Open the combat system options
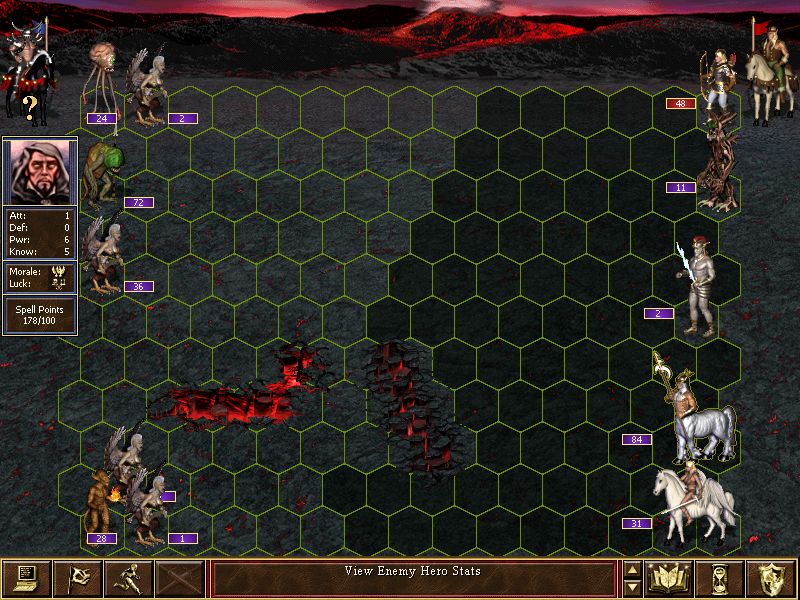 click(26, 578)
